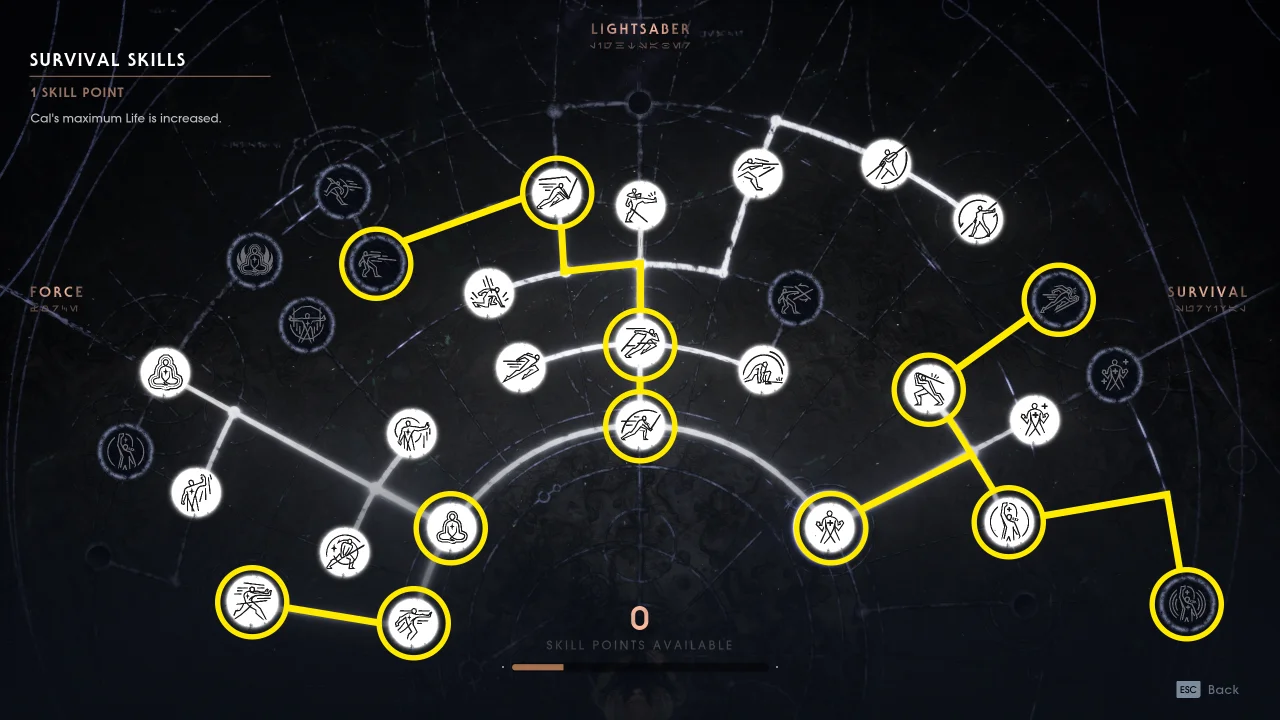Click the Survival Skills heading
This screenshot has height=720, width=1280.
(105, 59)
